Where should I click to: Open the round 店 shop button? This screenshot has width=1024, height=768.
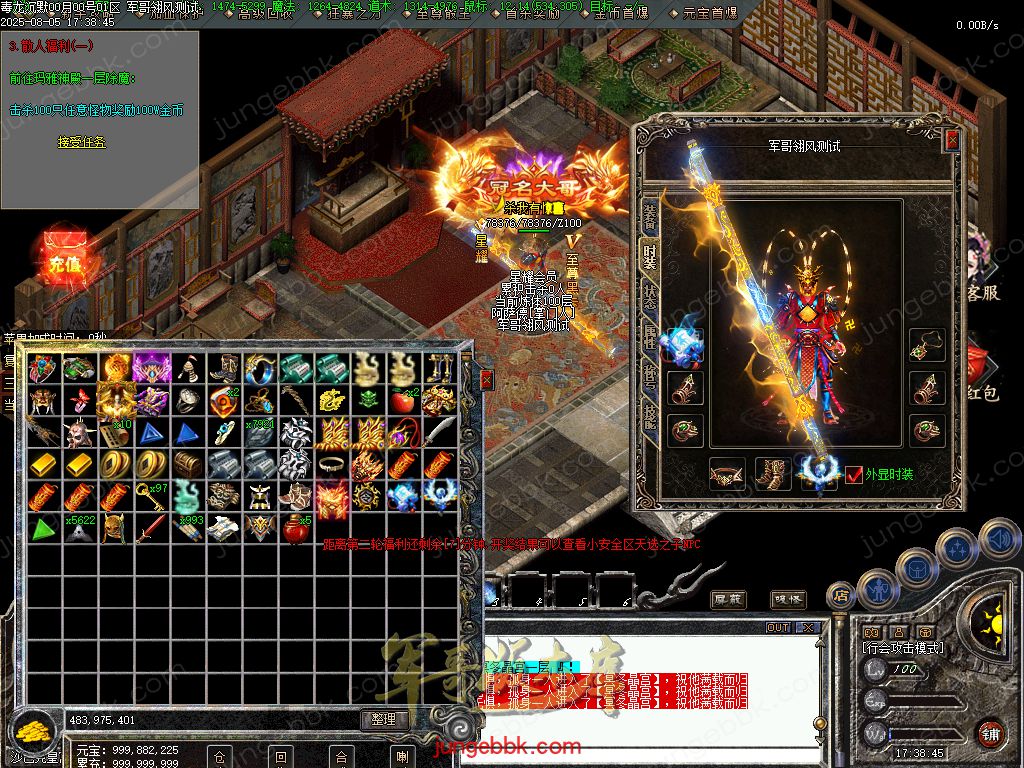pos(841,597)
